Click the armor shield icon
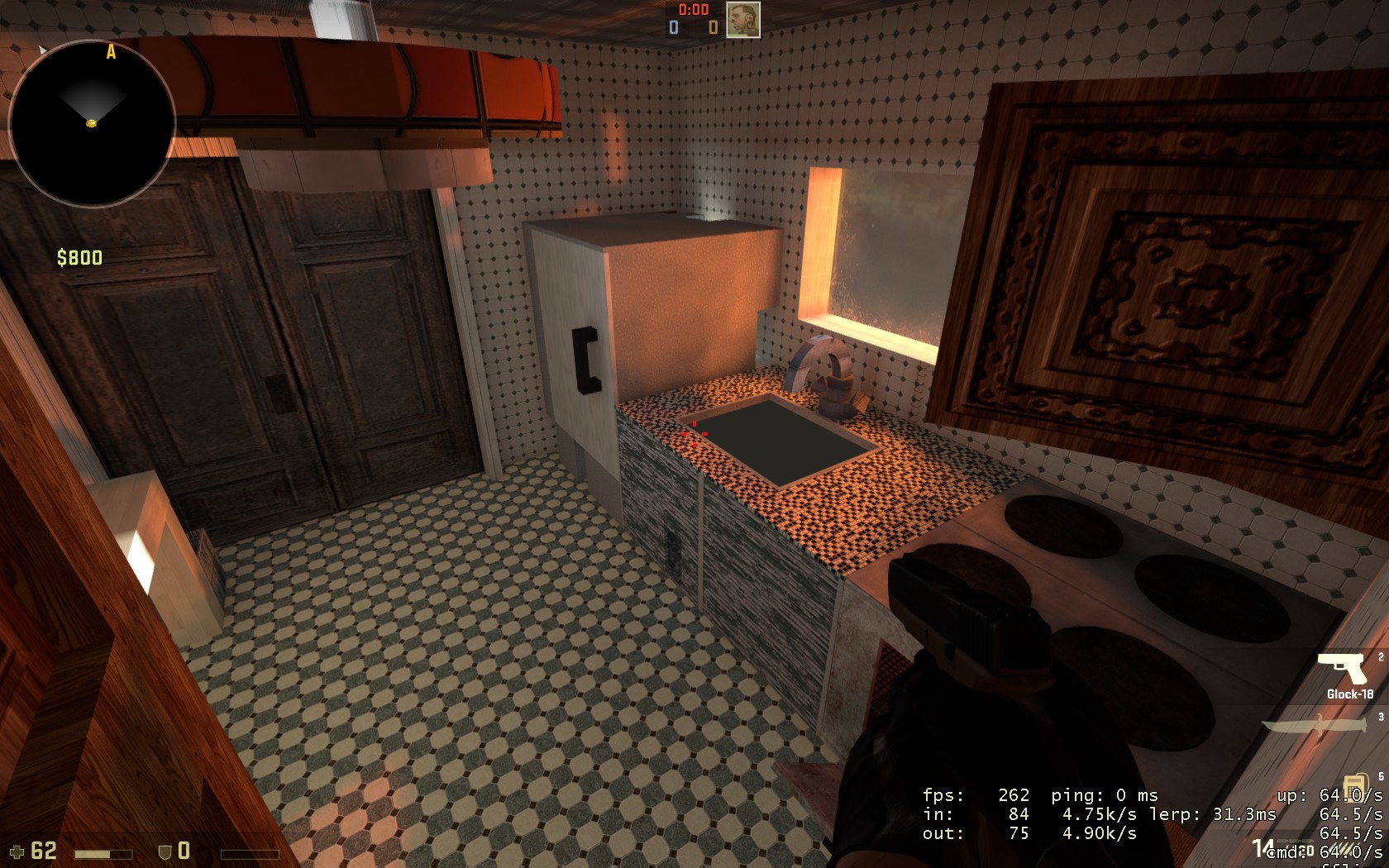The width and height of the screenshot is (1389, 868). point(165,851)
